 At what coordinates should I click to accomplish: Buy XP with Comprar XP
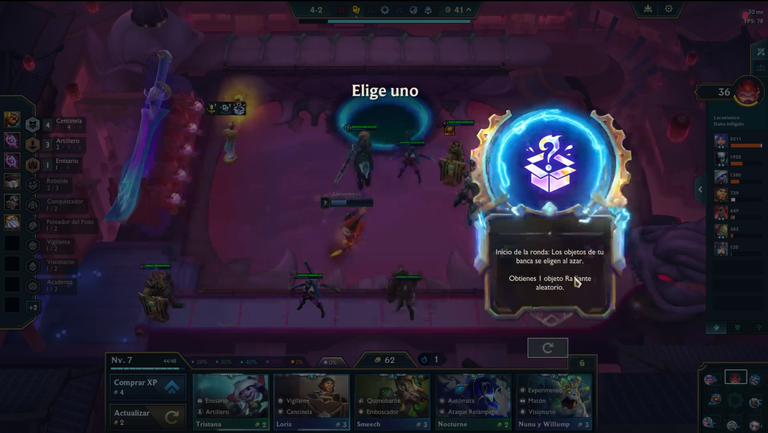(147, 385)
